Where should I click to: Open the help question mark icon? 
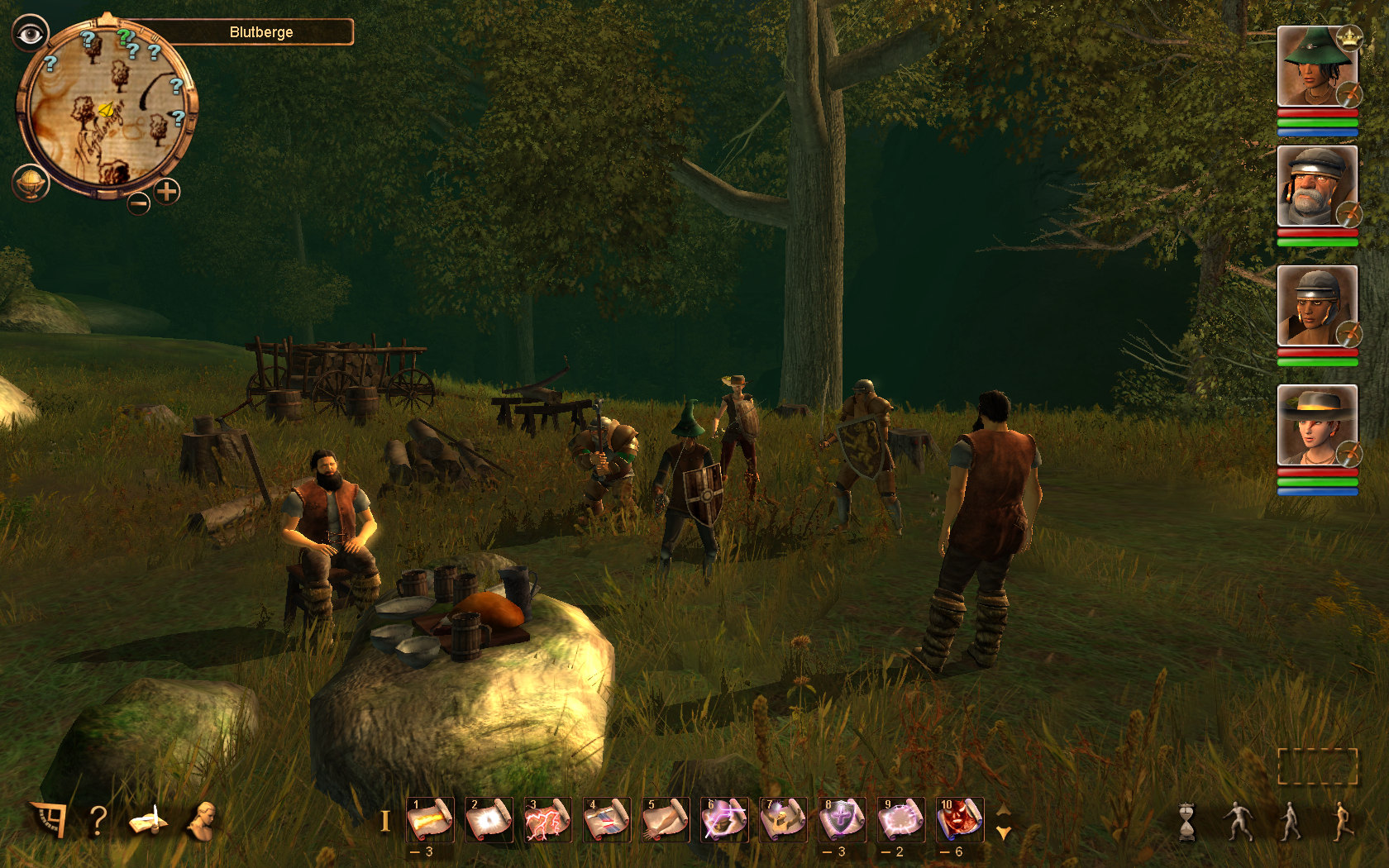(x=98, y=820)
